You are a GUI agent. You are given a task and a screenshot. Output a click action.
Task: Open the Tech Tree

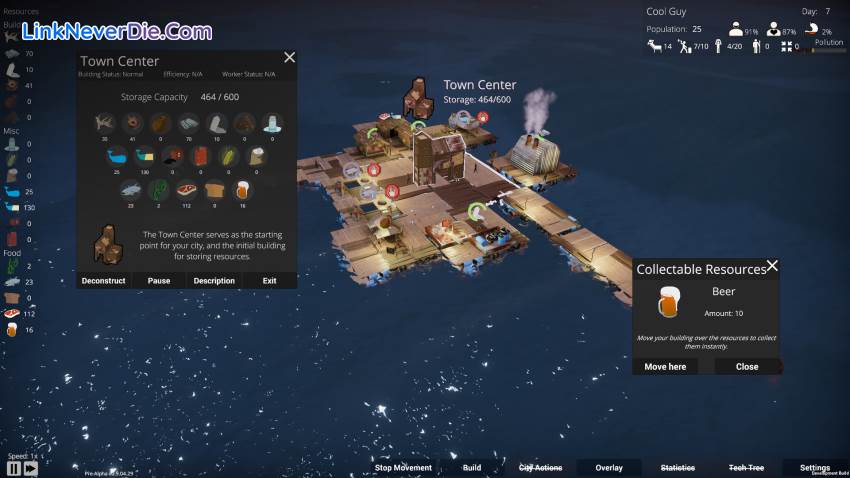[746, 467]
